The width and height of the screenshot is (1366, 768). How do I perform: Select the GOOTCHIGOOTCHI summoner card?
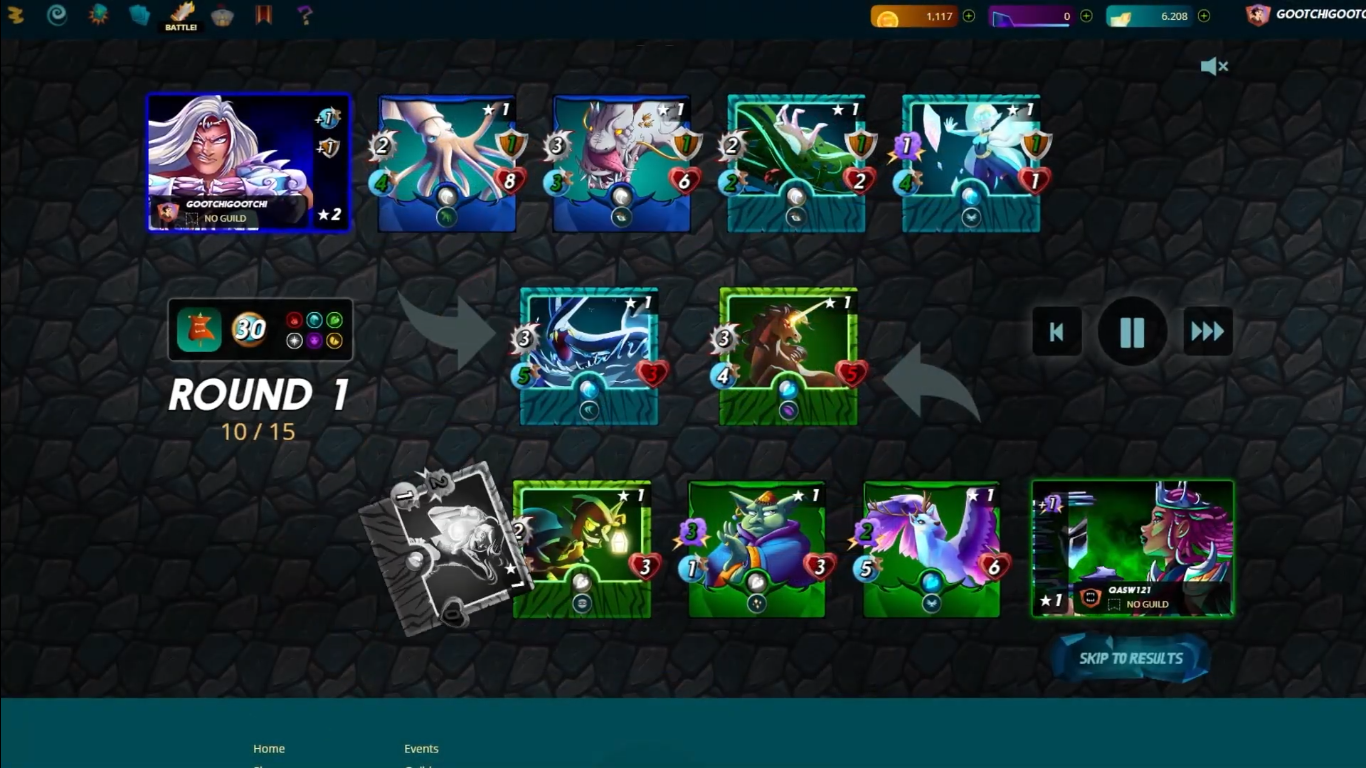click(249, 162)
